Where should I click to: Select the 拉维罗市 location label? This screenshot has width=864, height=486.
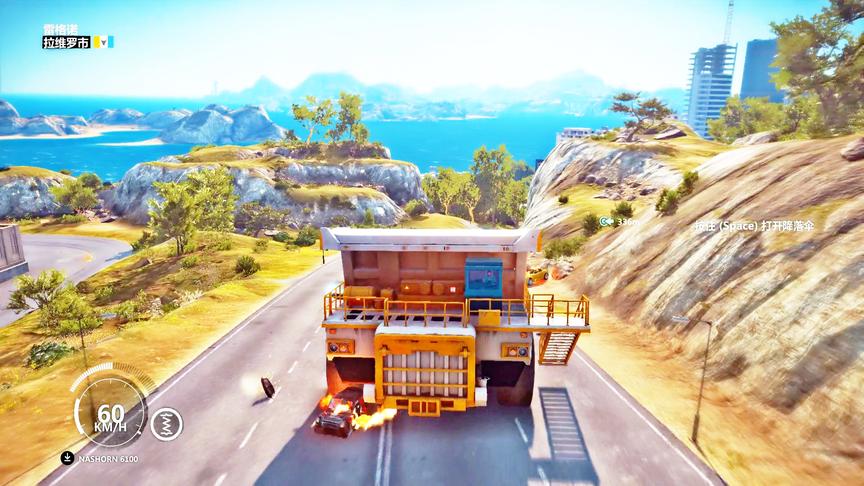pyautogui.click(x=66, y=42)
